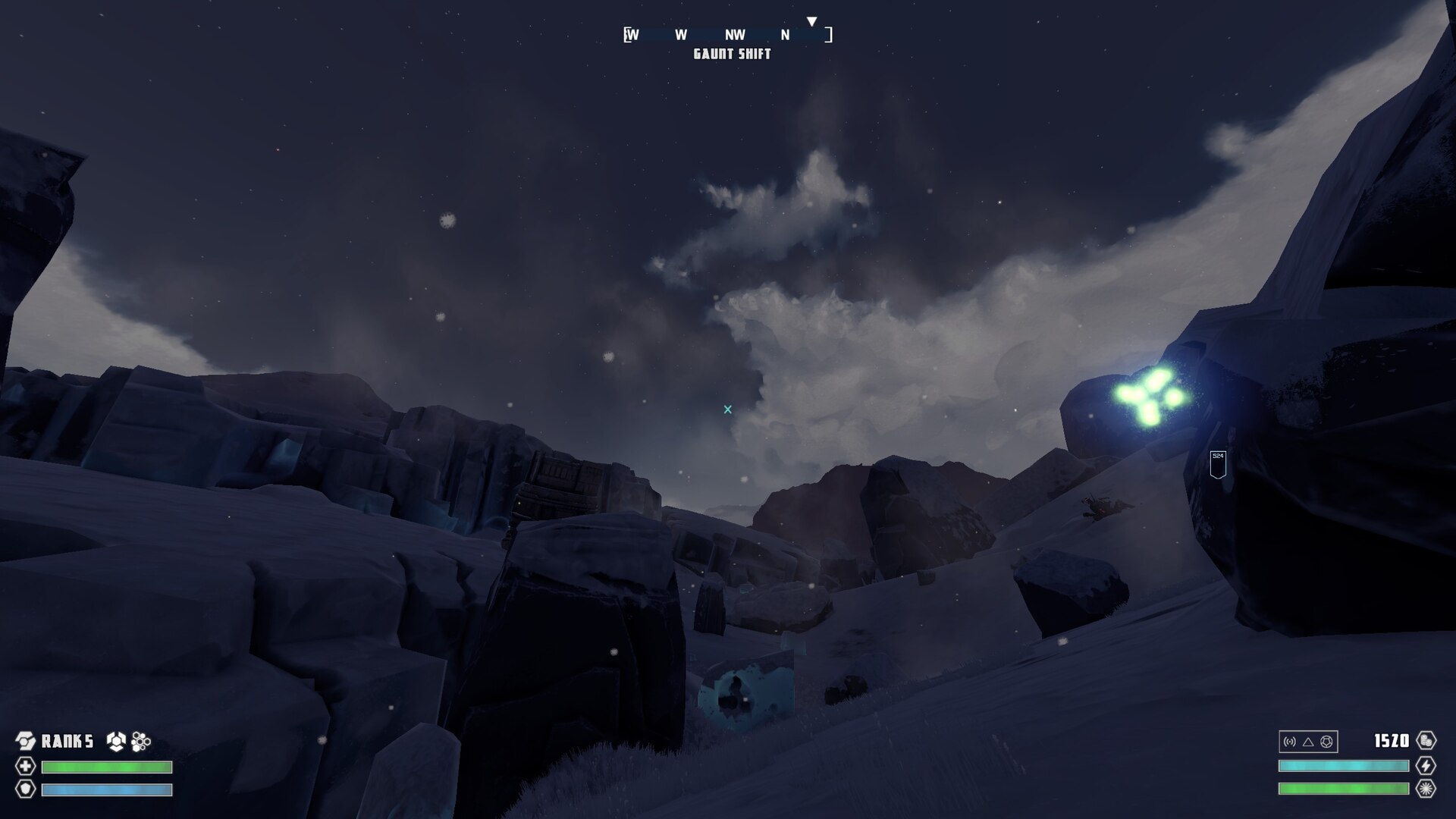Screen dimensions: 1456x819
Task: Click the stacked coins currency icon
Action: [1426, 741]
